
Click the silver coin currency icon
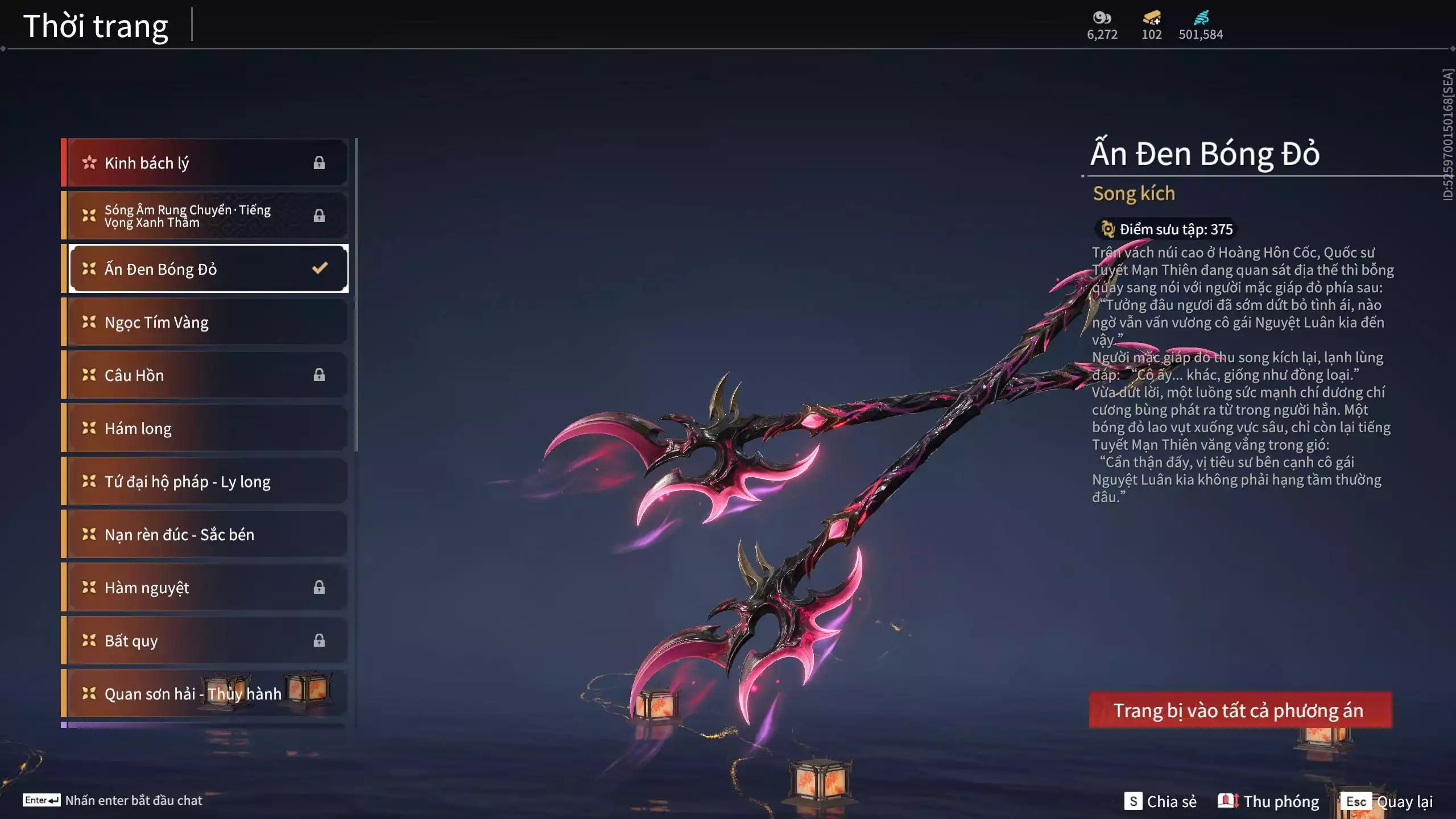(x=1102, y=18)
